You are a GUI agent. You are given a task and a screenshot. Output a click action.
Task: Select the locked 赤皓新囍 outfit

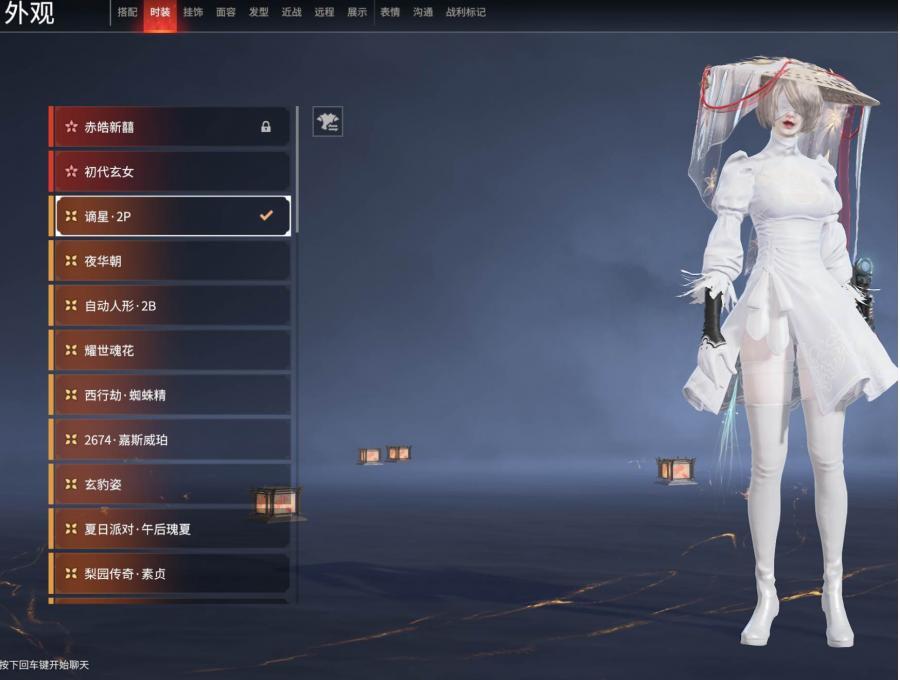tap(170, 127)
